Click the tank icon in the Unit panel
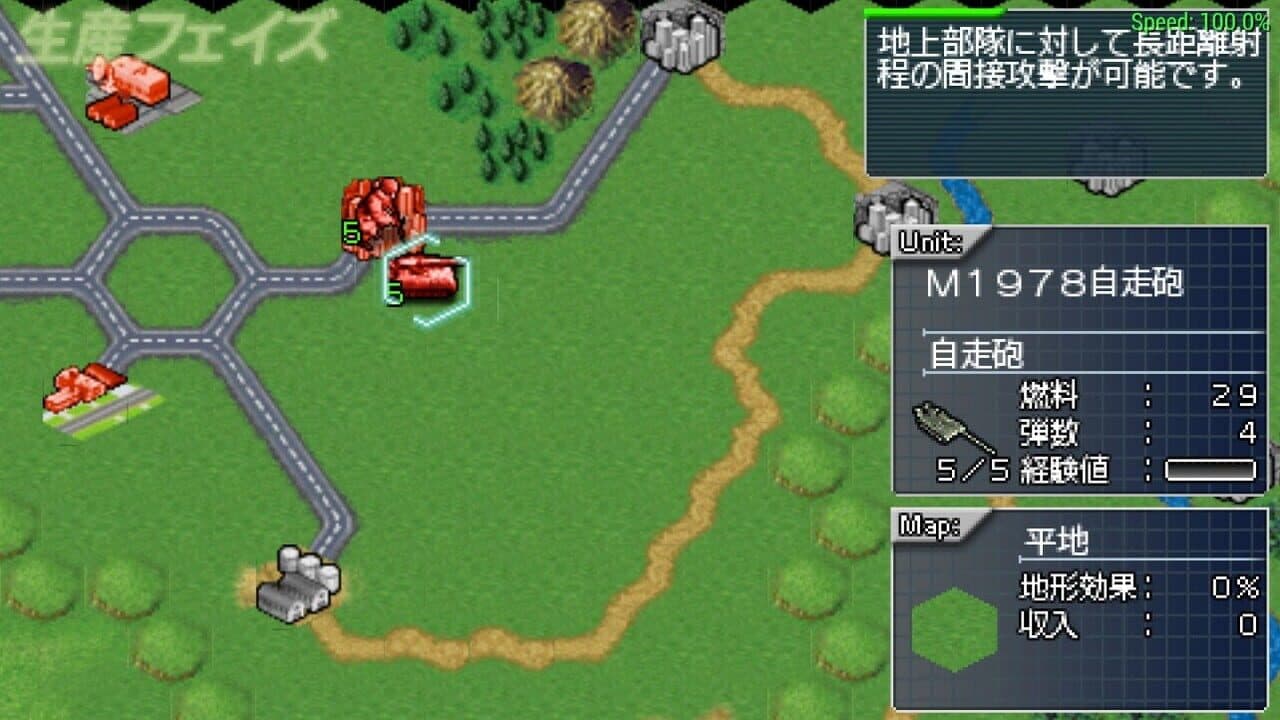The image size is (1280, 720). [940, 425]
